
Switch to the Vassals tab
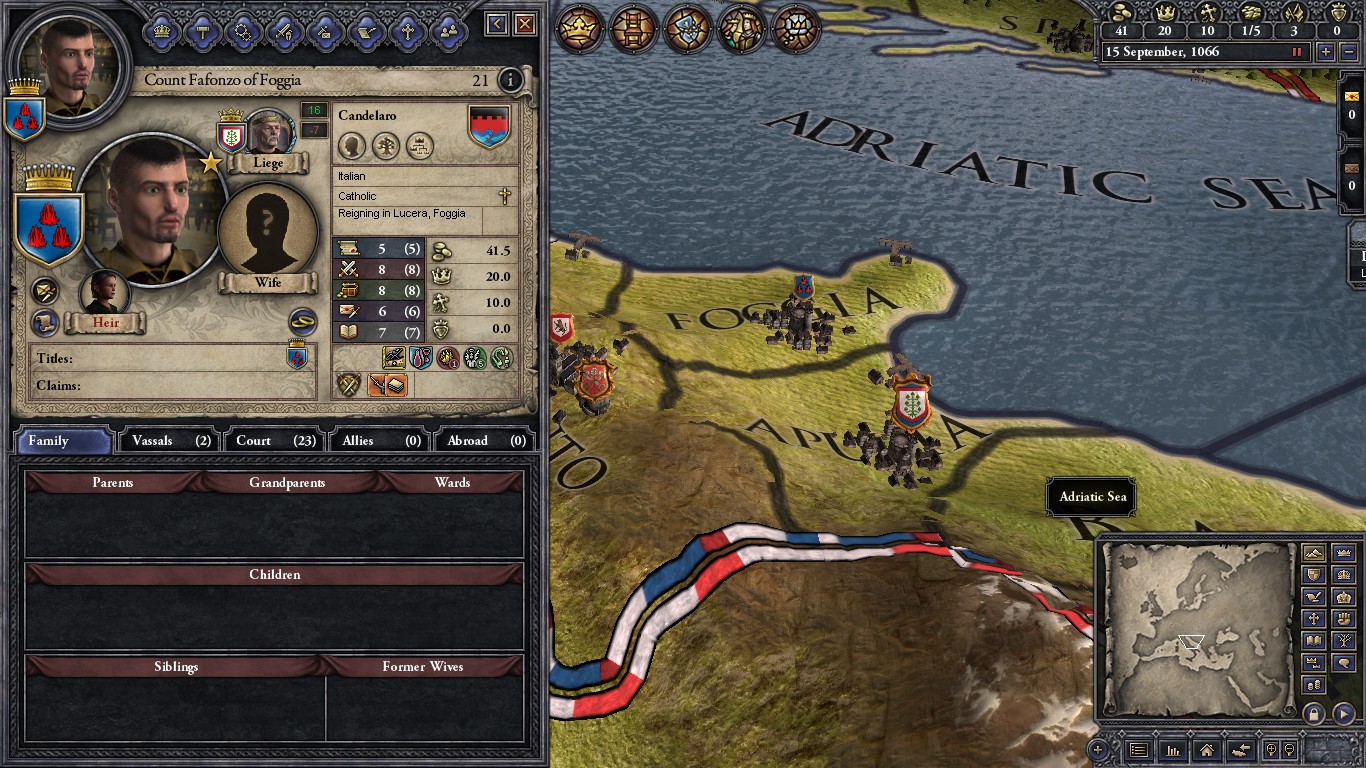click(x=171, y=441)
